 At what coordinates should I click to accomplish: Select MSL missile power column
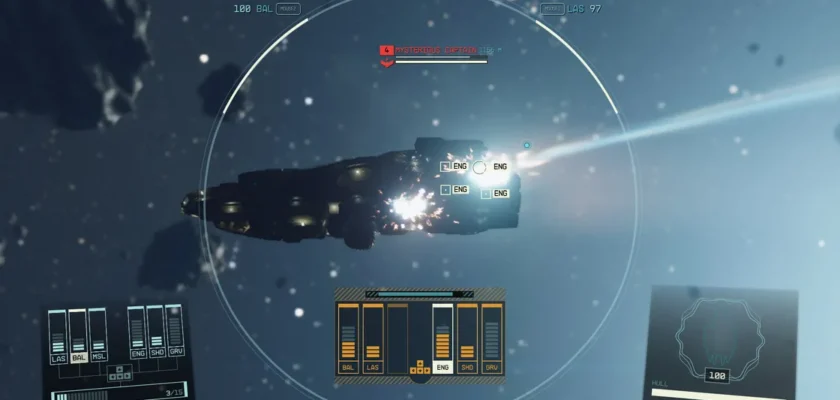[98, 356]
